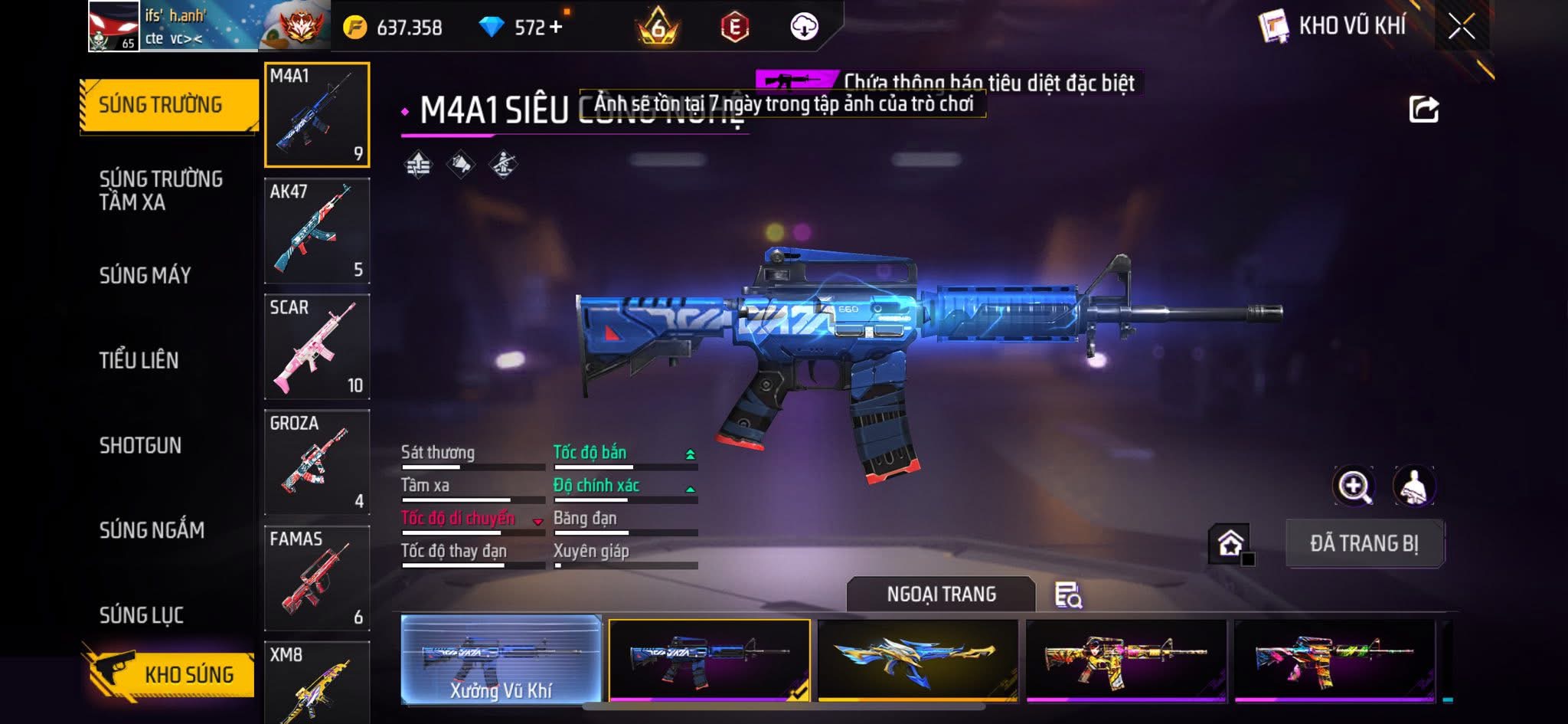Choose the pink SCAR weapon tile

click(x=317, y=346)
